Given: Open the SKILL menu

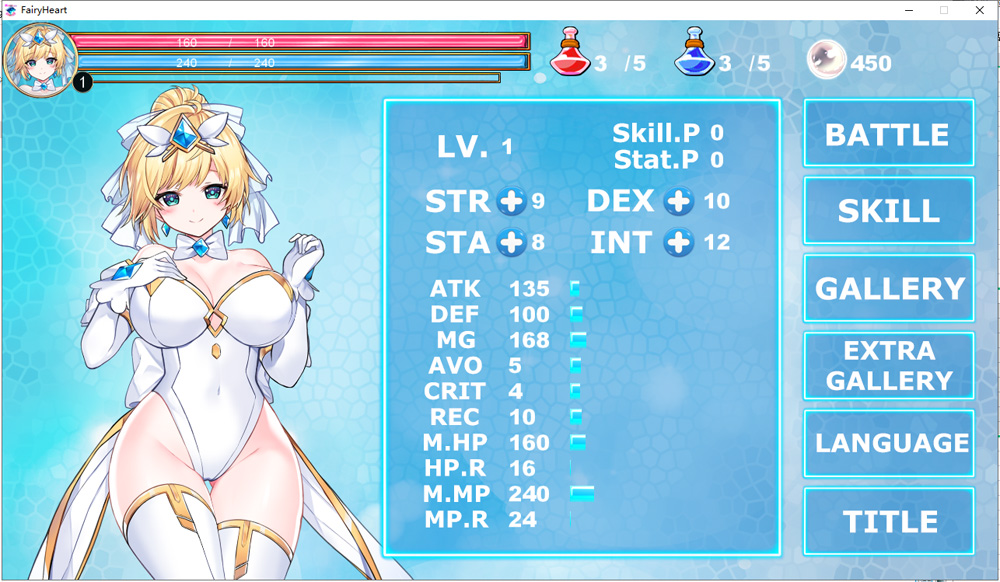Looking at the screenshot, I should pos(888,211).
